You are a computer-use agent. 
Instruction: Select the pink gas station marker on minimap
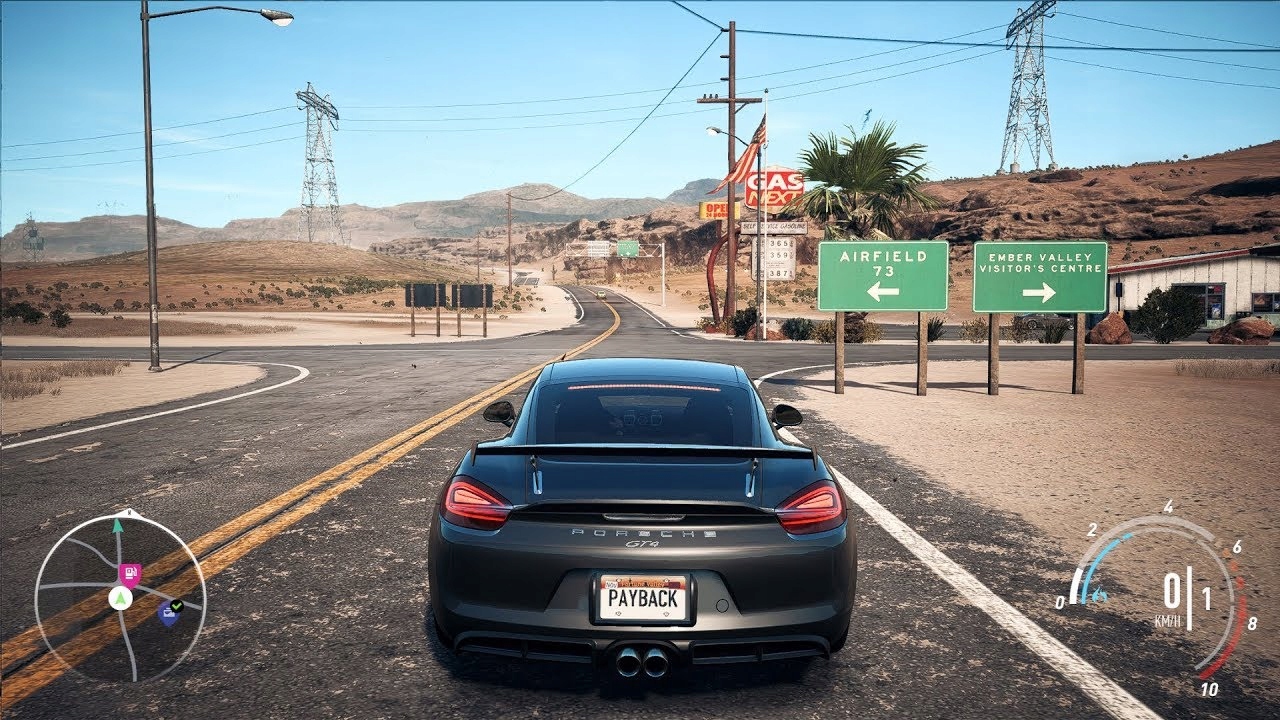click(x=129, y=573)
